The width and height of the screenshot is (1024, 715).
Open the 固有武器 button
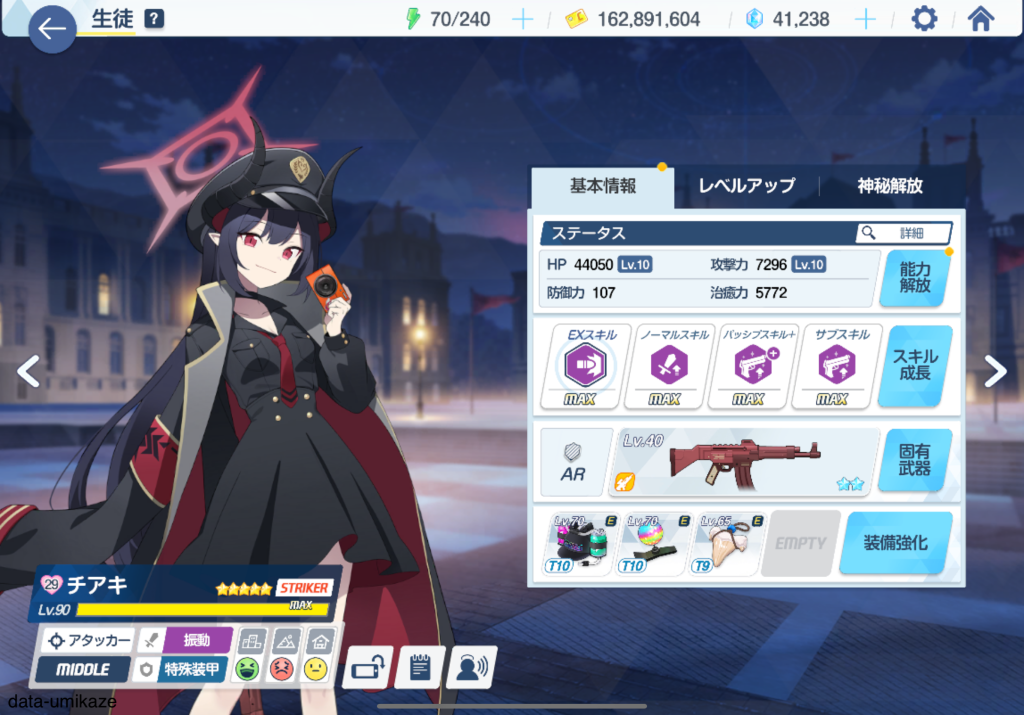[914, 461]
